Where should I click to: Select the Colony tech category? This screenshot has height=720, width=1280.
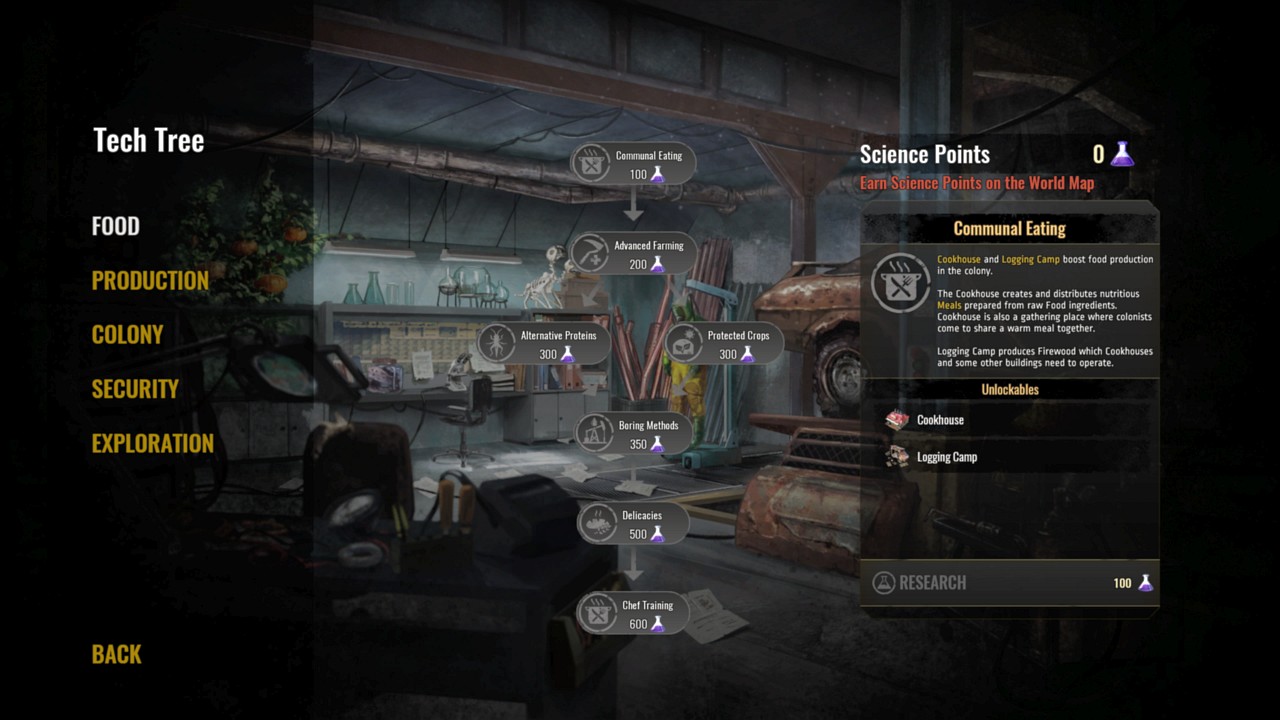pos(127,335)
